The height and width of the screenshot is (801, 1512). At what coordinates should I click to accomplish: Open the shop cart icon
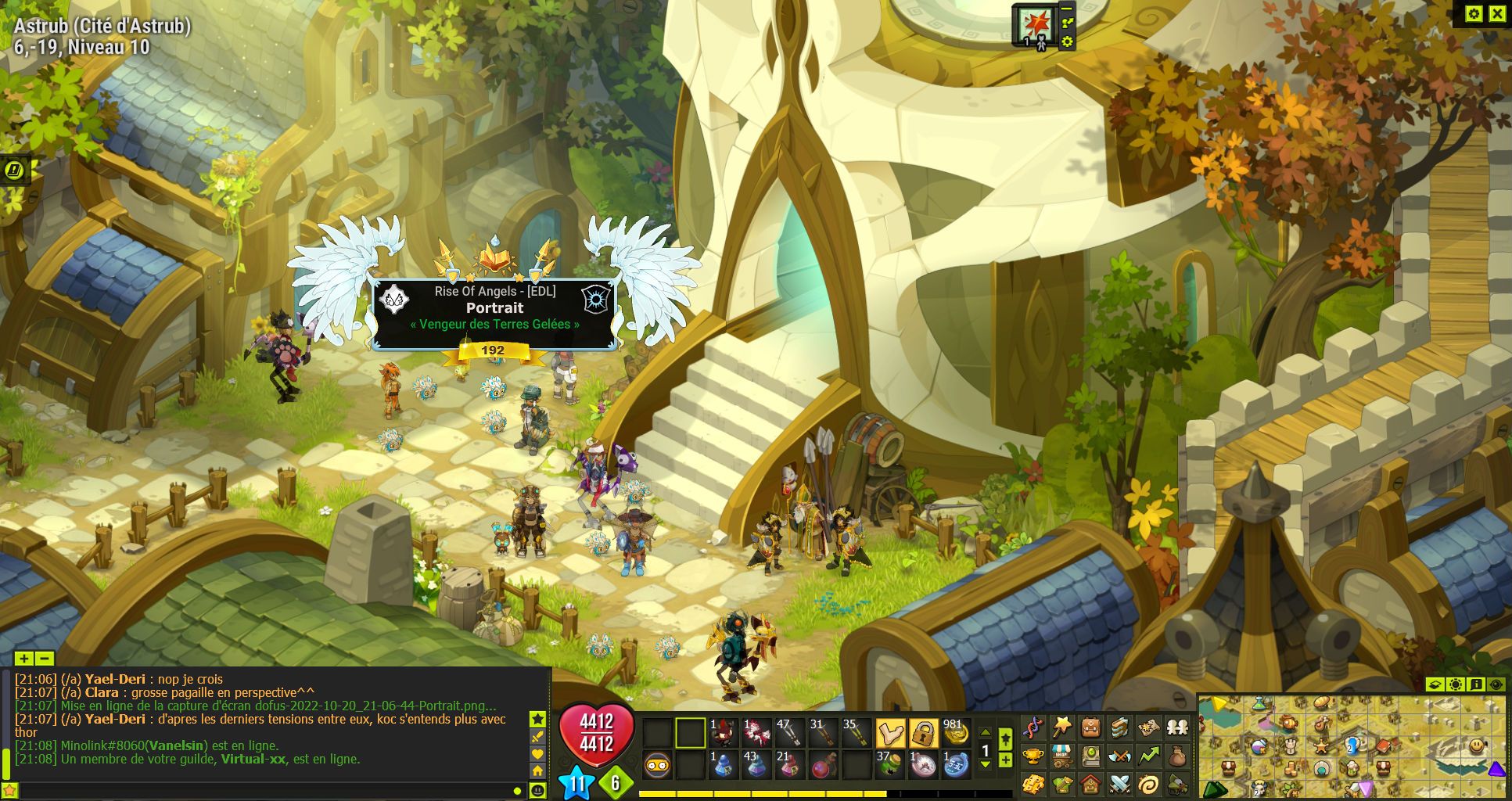click(x=1061, y=756)
